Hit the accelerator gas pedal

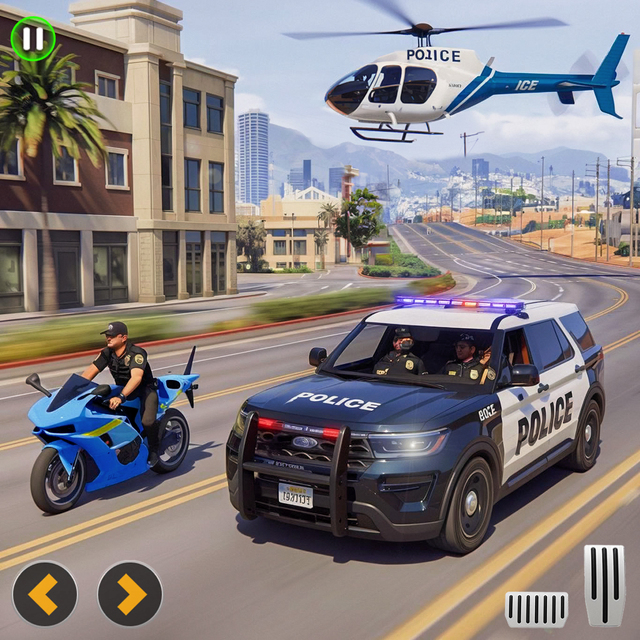[604, 584]
